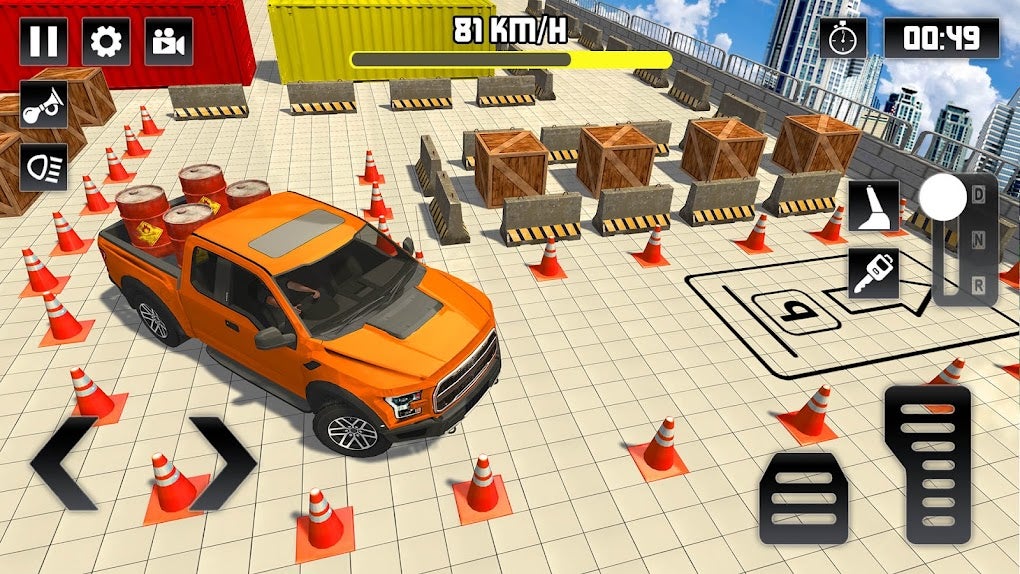Steer left with the left arrow
The height and width of the screenshot is (574, 1020).
64,462
